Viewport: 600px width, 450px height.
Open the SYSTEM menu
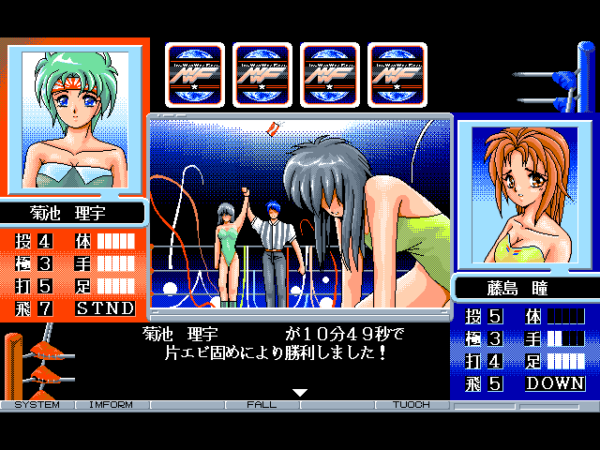click(x=30, y=405)
